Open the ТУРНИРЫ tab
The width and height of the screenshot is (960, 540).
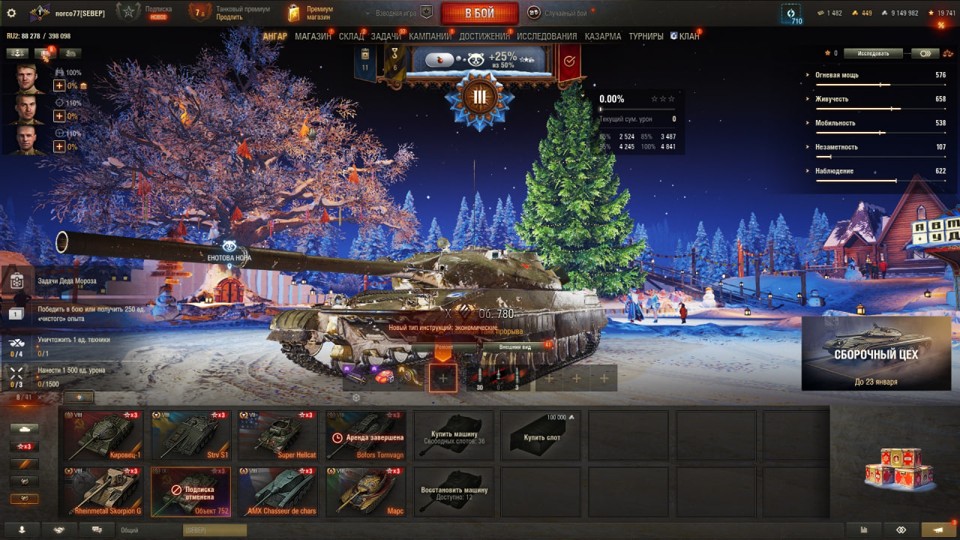click(646, 37)
